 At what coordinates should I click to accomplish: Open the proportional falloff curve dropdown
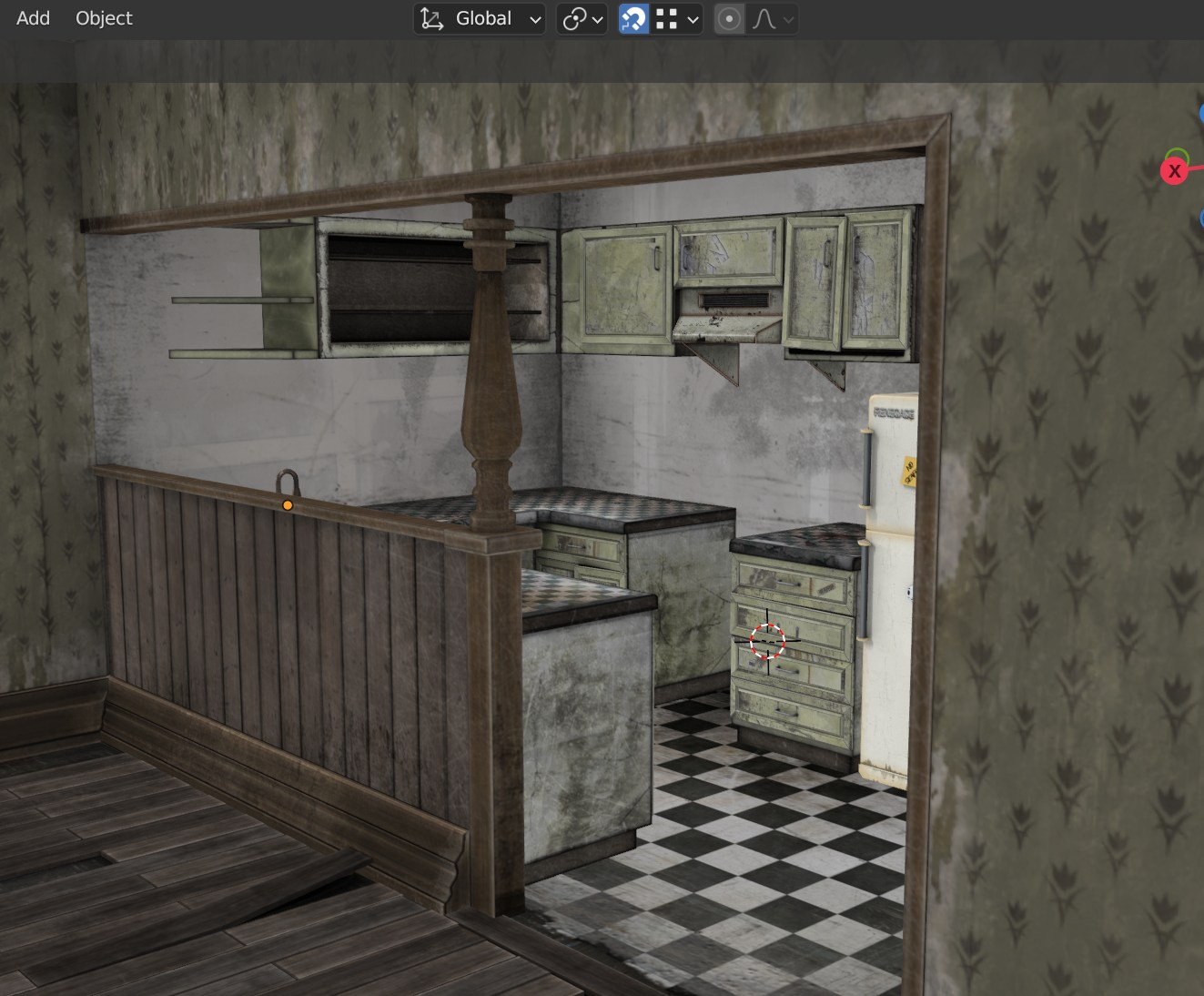click(773, 18)
